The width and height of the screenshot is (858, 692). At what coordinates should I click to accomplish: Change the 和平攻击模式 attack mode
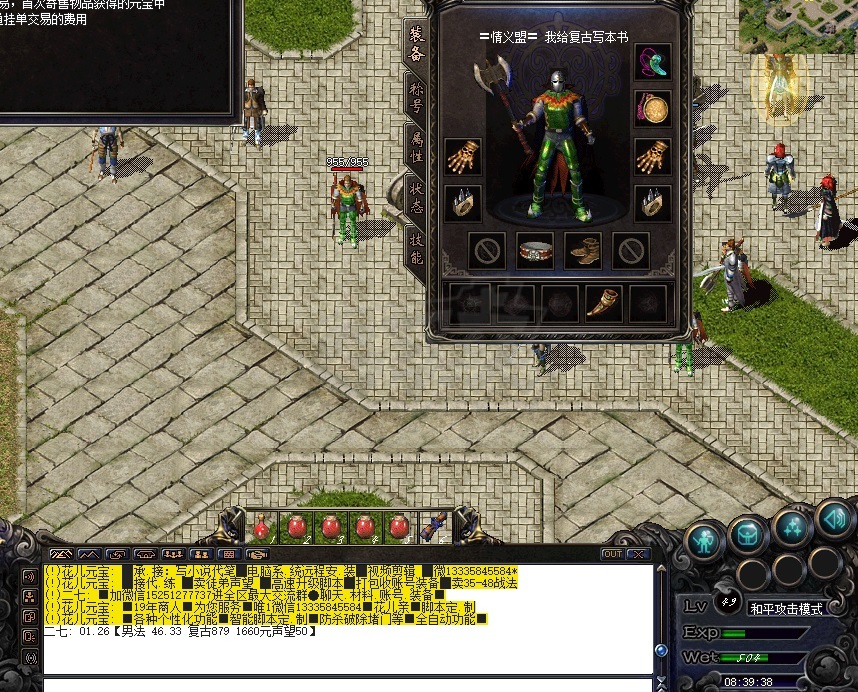tap(785, 608)
